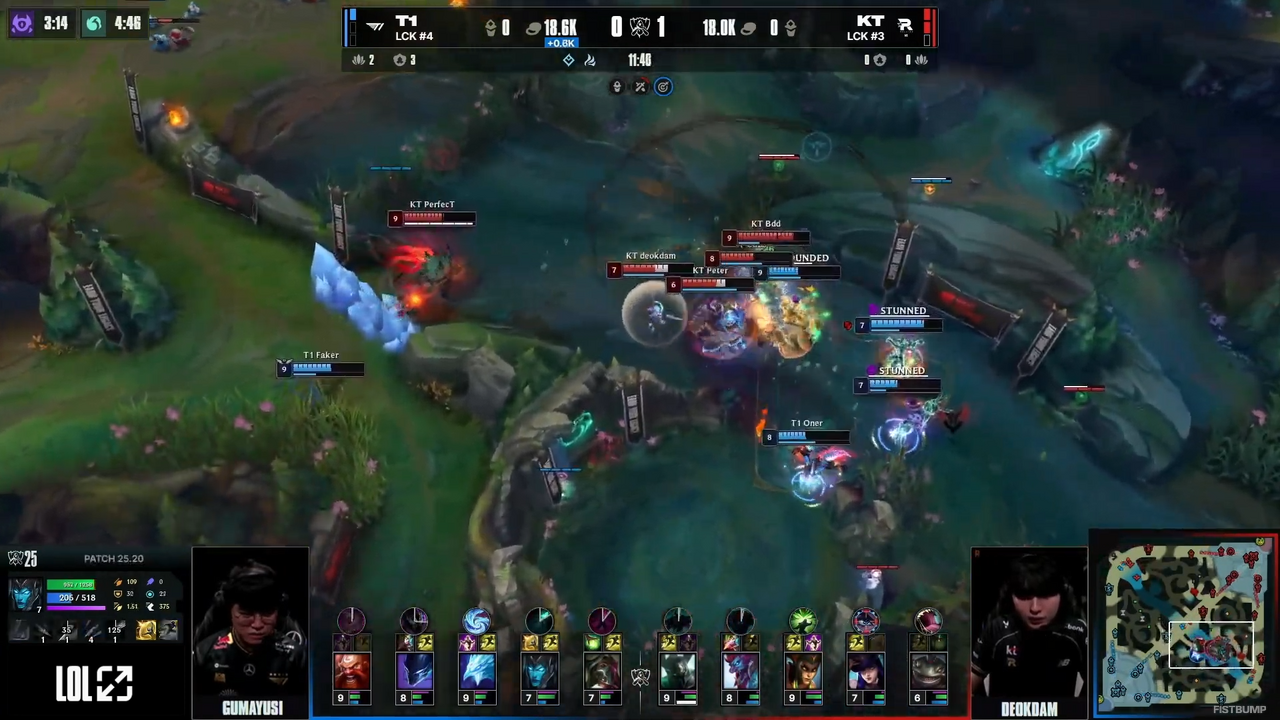
Task: Click the KT team name on the scoreboard
Action: coord(869,21)
